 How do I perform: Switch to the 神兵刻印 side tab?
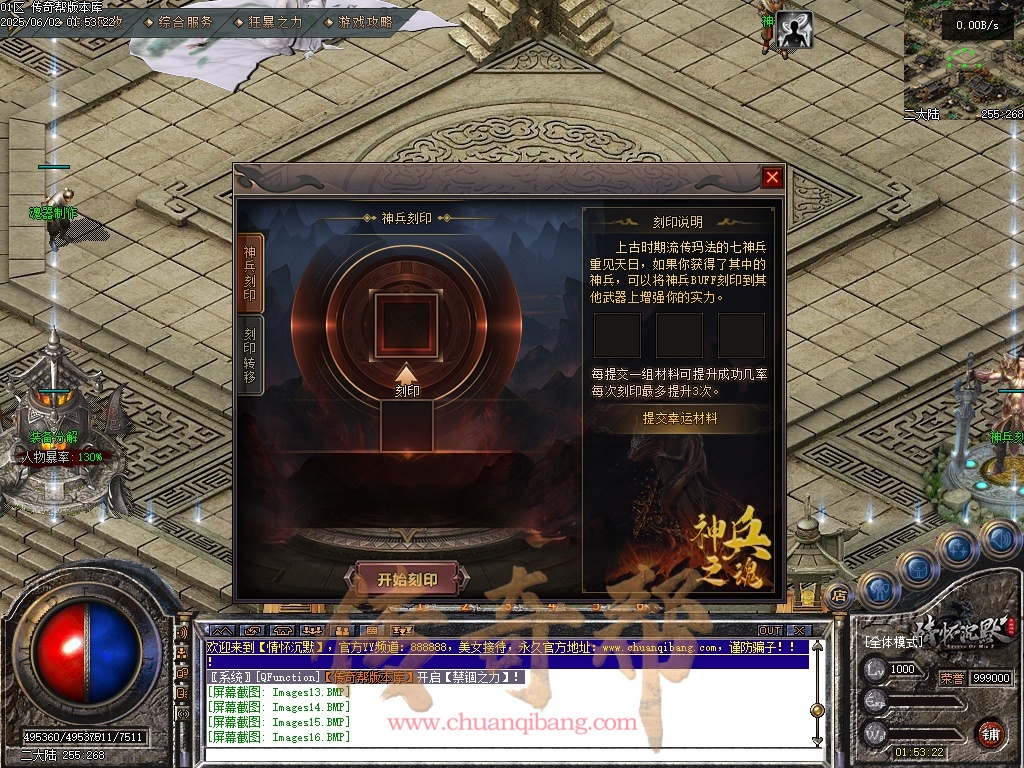(250, 274)
